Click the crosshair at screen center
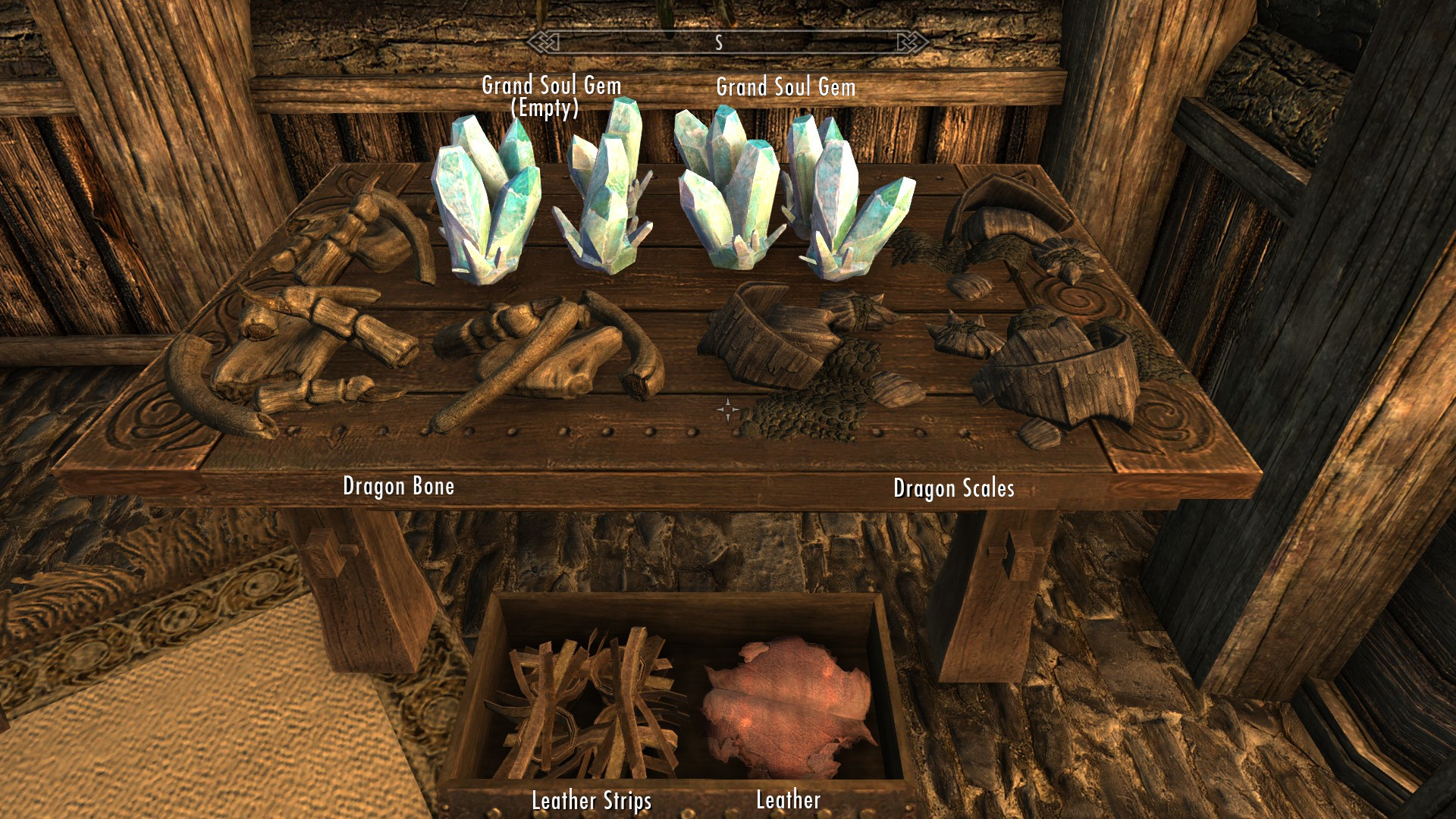 click(728, 409)
